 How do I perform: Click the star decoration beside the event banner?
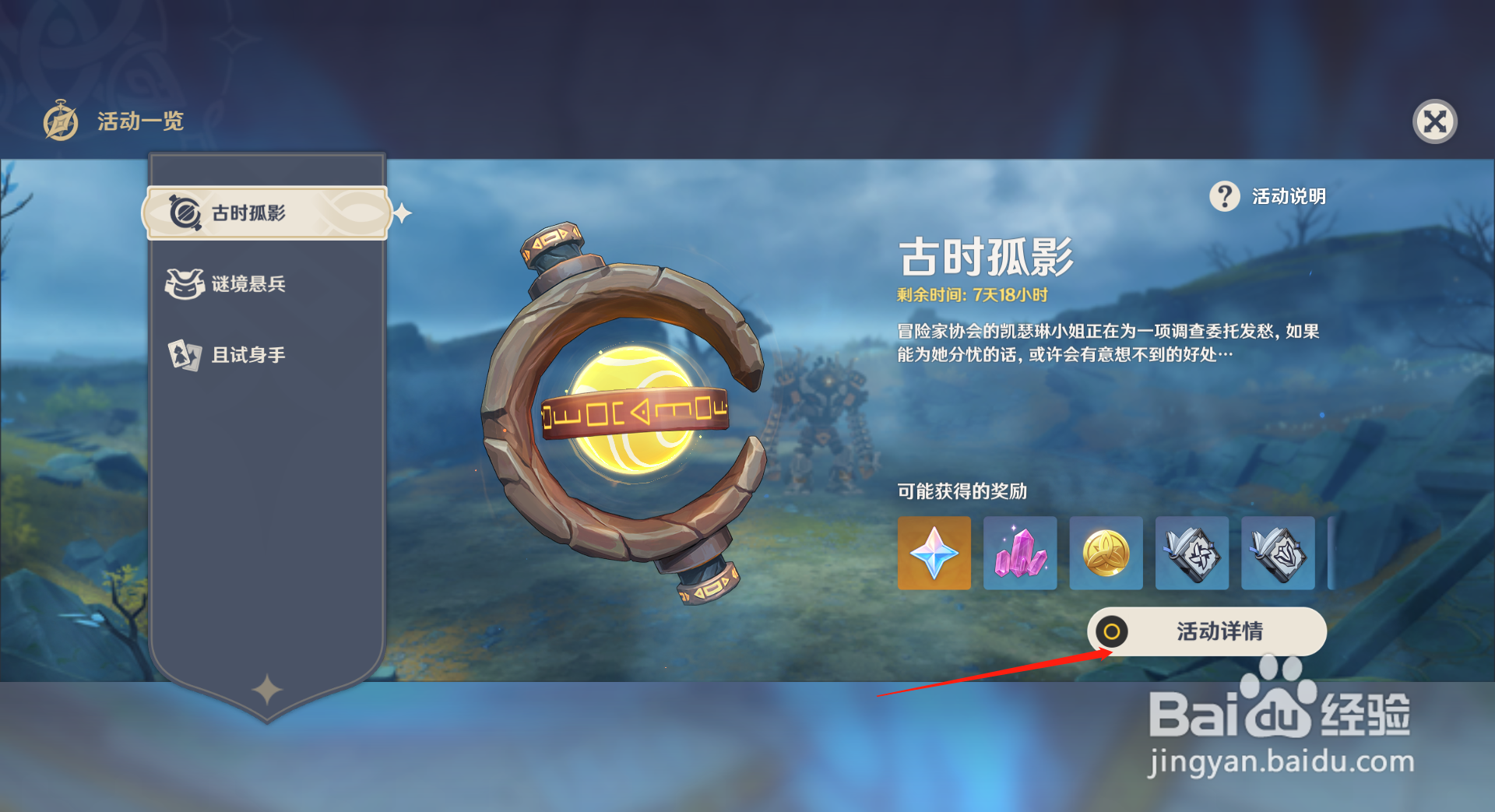(x=402, y=210)
